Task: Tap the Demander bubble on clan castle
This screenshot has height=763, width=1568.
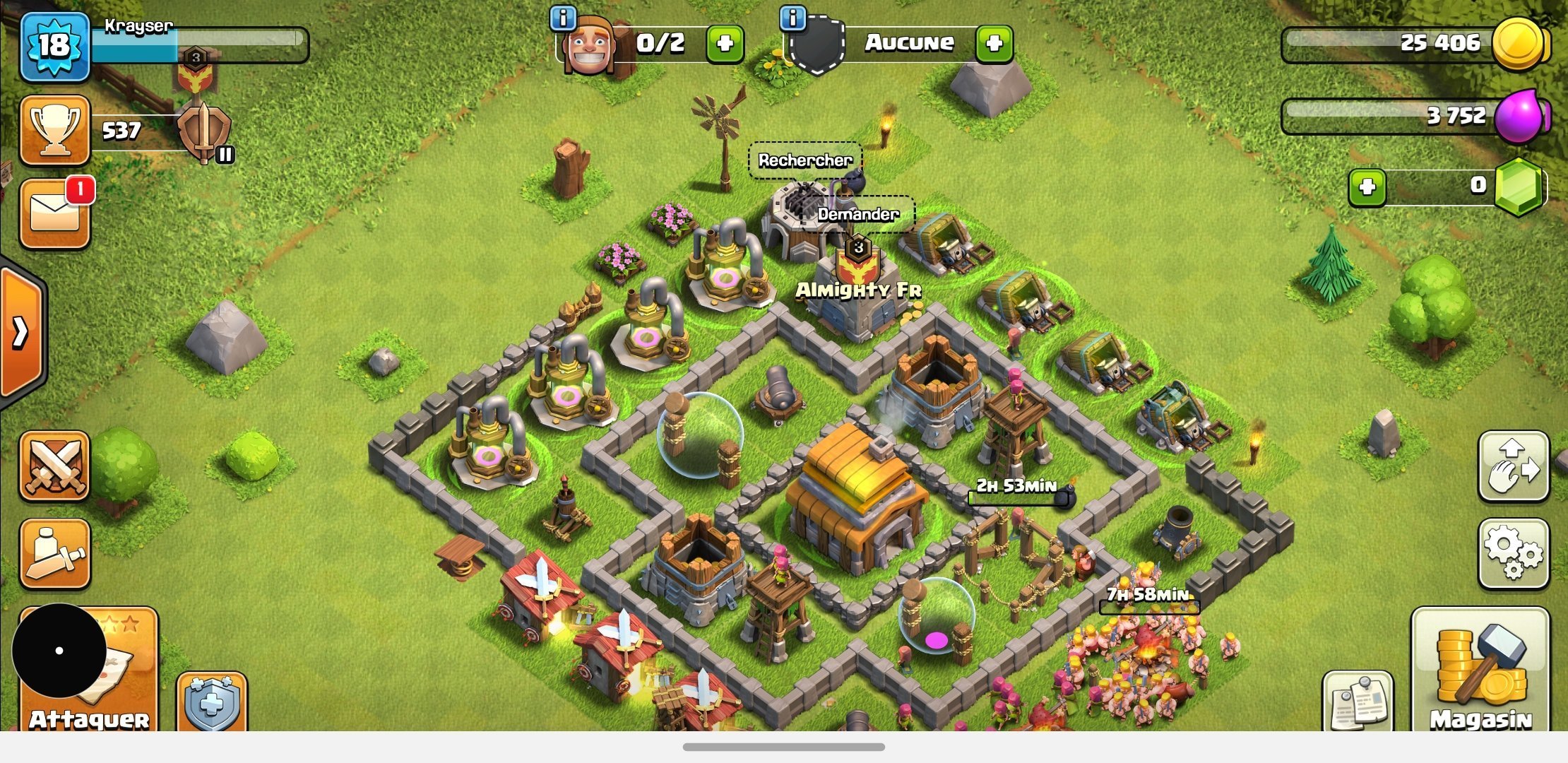Action: coord(858,214)
